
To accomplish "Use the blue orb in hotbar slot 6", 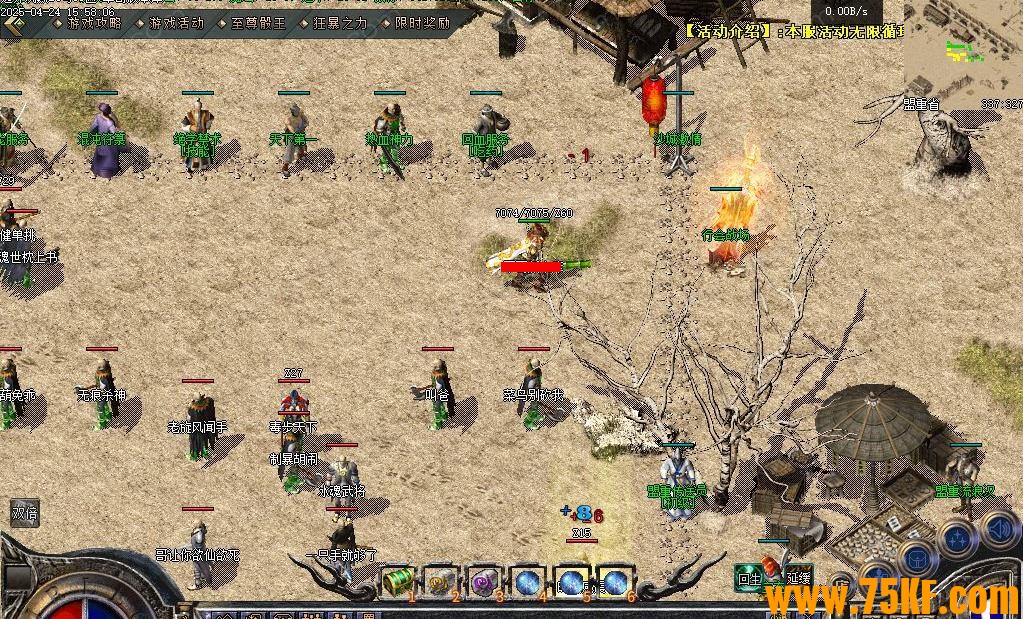I will (615, 581).
